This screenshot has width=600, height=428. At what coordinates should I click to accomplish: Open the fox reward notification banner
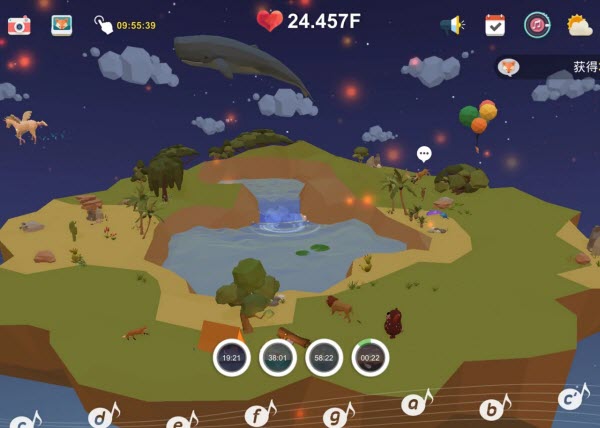[x=548, y=67]
